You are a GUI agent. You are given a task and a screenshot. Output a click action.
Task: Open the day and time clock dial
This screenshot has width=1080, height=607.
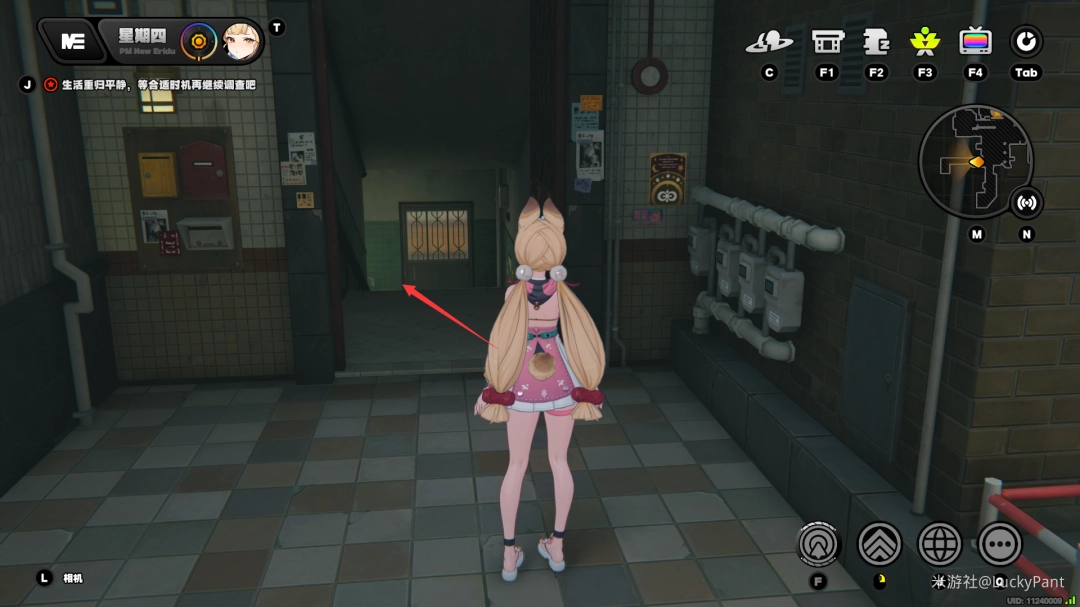tap(198, 41)
